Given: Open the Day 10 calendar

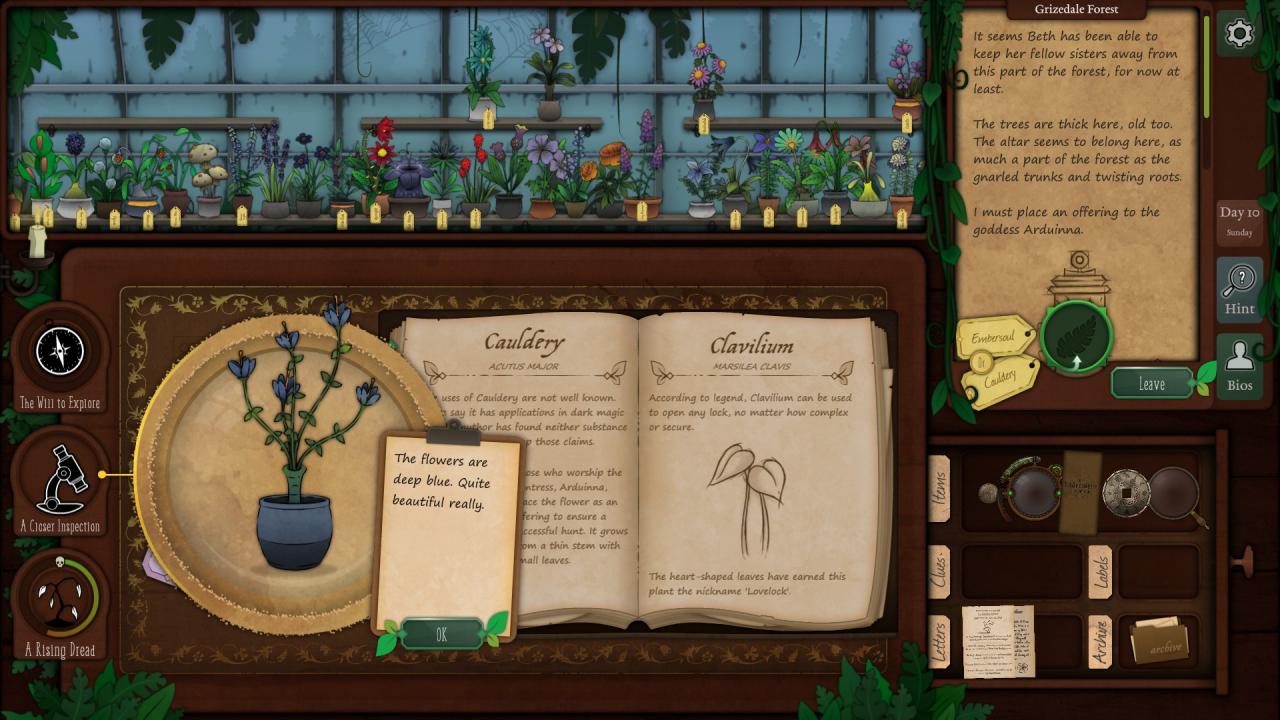Looking at the screenshot, I should (1239, 222).
